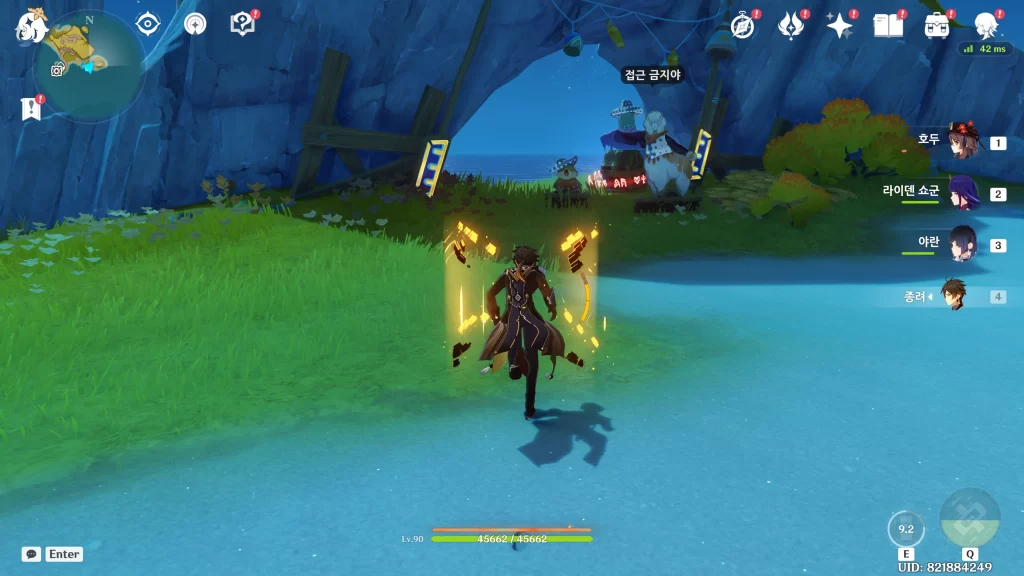This screenshot has height=576, width=1024.
Task: Open the camera icon below the minimap
Action: click(x=58, y=69)
